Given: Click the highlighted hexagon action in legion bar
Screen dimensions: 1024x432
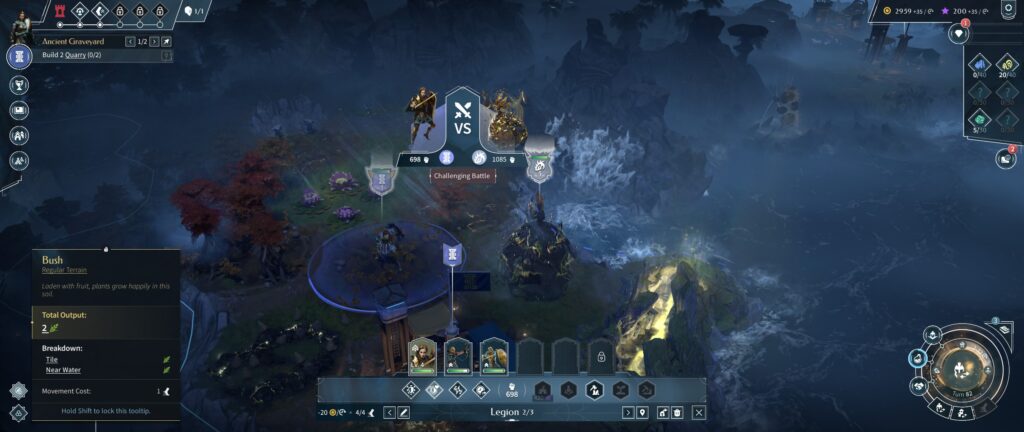Looking at the screenshot, I should (x=594, y=390).
